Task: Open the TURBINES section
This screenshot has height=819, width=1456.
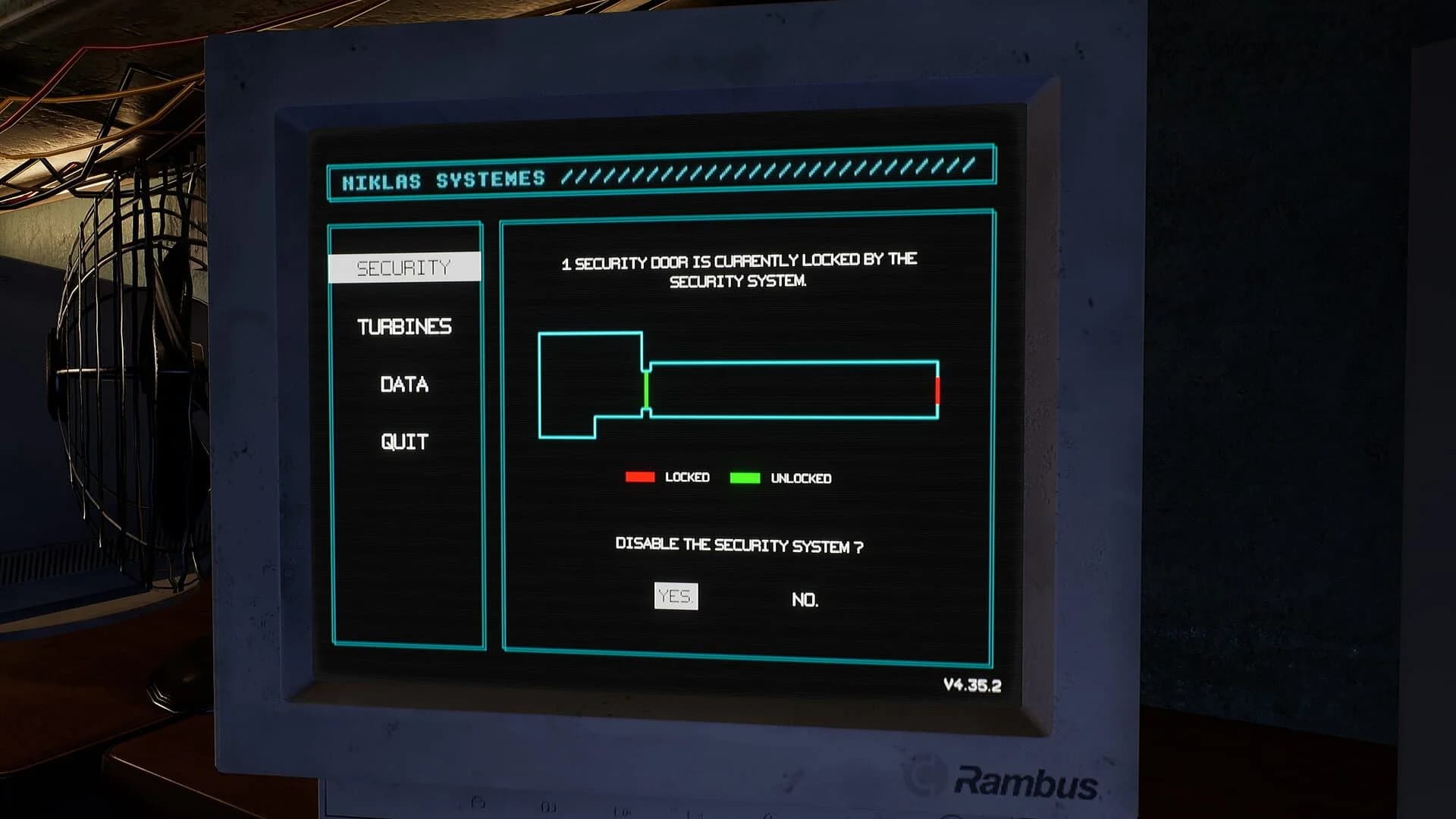Action: tap(404, 328)
